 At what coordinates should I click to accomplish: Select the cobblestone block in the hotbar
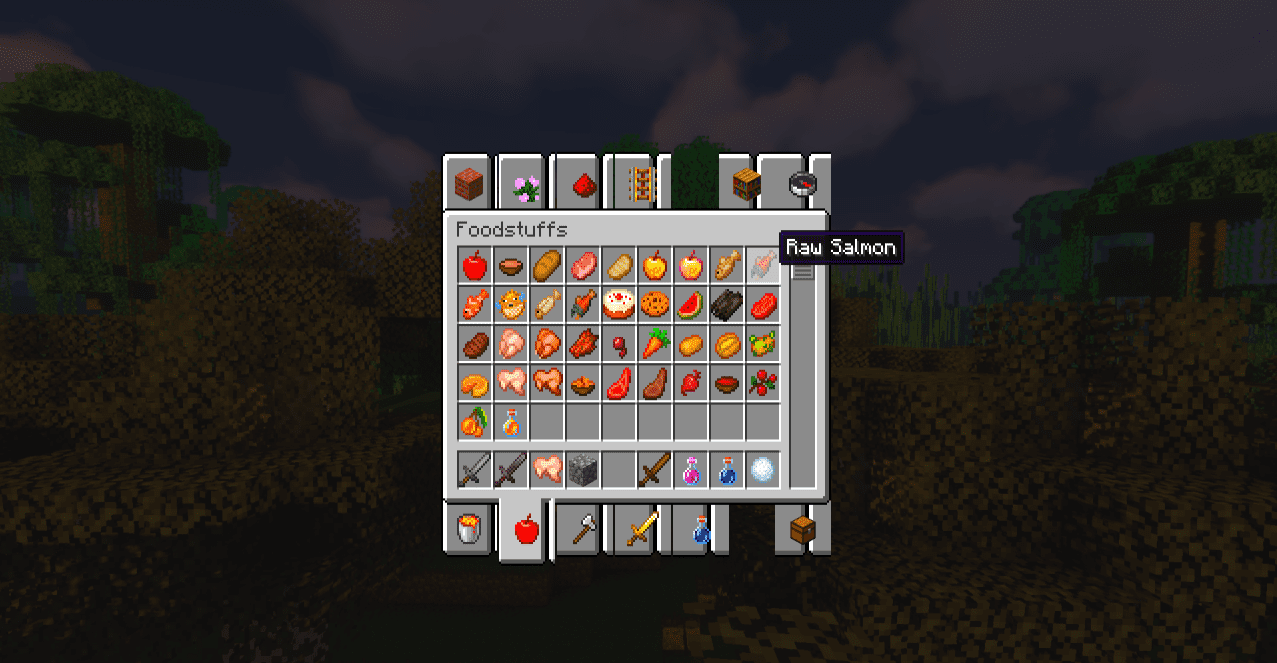(583, 469)
